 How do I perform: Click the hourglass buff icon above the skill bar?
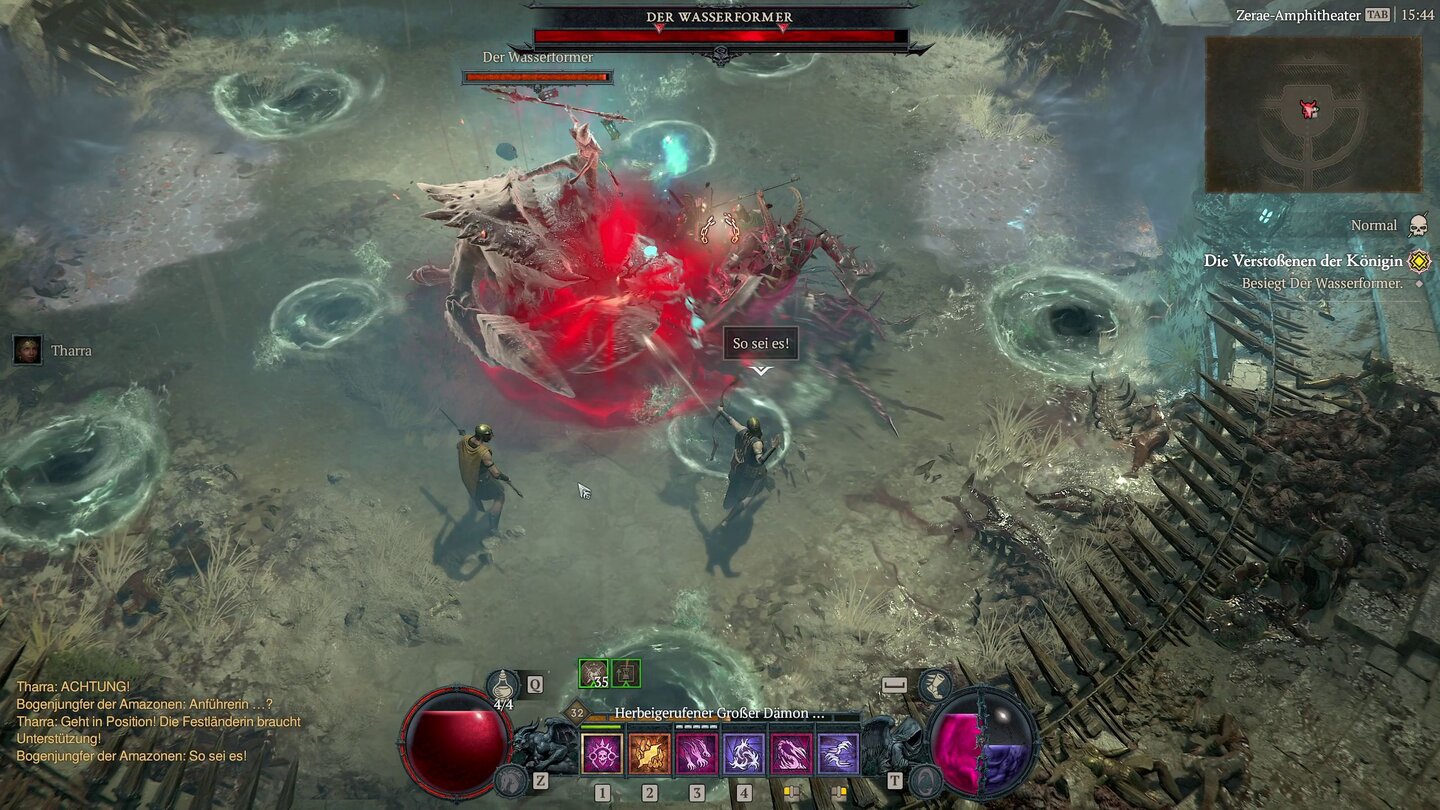pos(626,672)
